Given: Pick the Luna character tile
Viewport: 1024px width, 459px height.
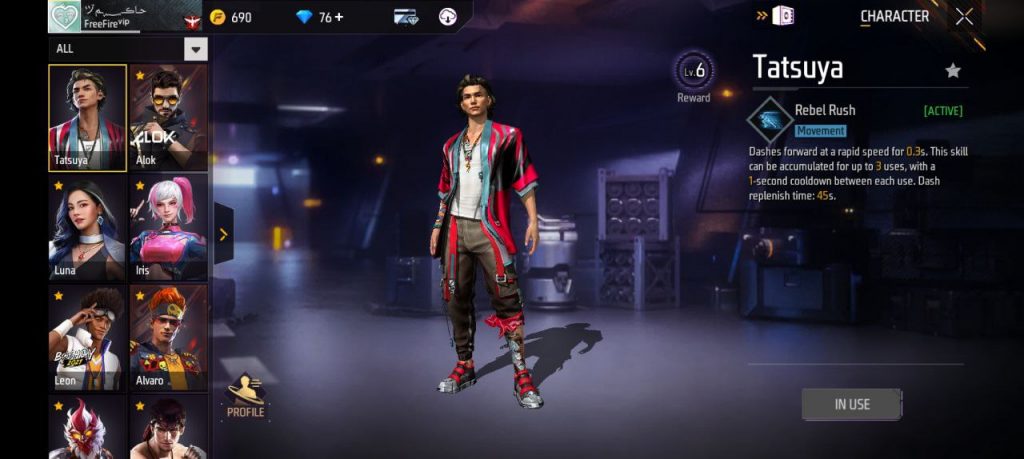Looking at the screenshot, I should click(87, 227).
